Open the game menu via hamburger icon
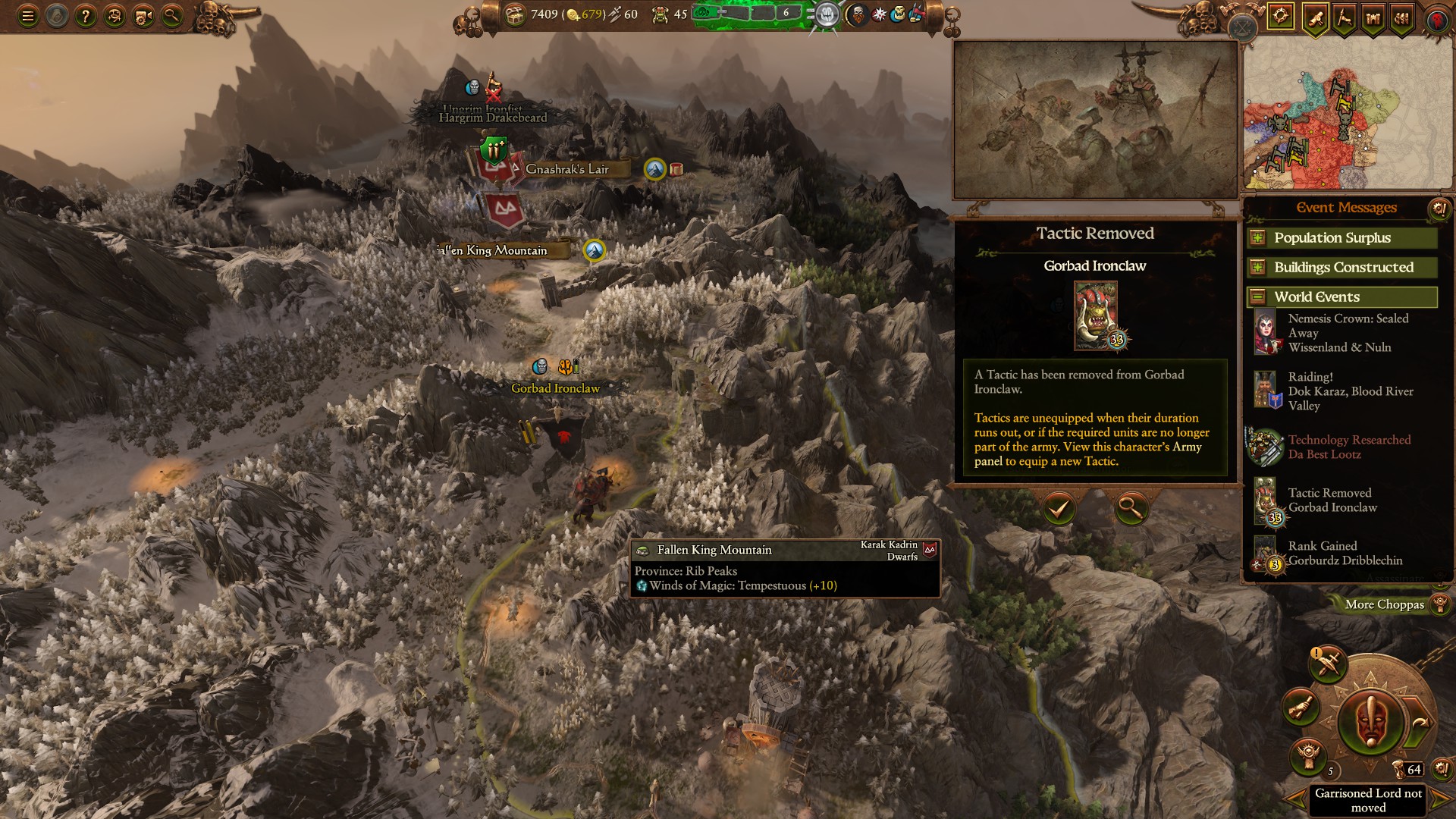 pos(28,14)
